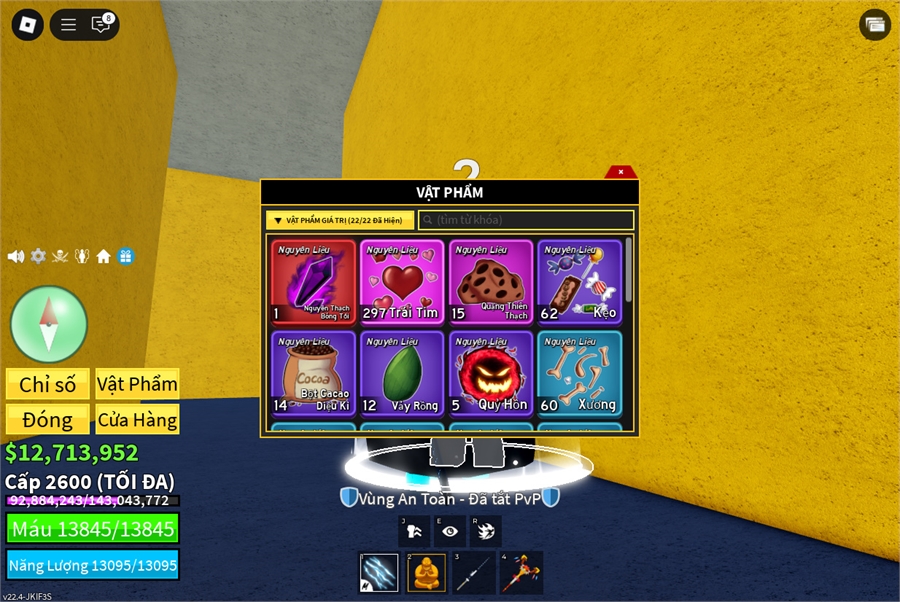Select the Quỷ Hồn pumpkin item
900x602 pixels.
pyautogui.click(x=490, y=373)
